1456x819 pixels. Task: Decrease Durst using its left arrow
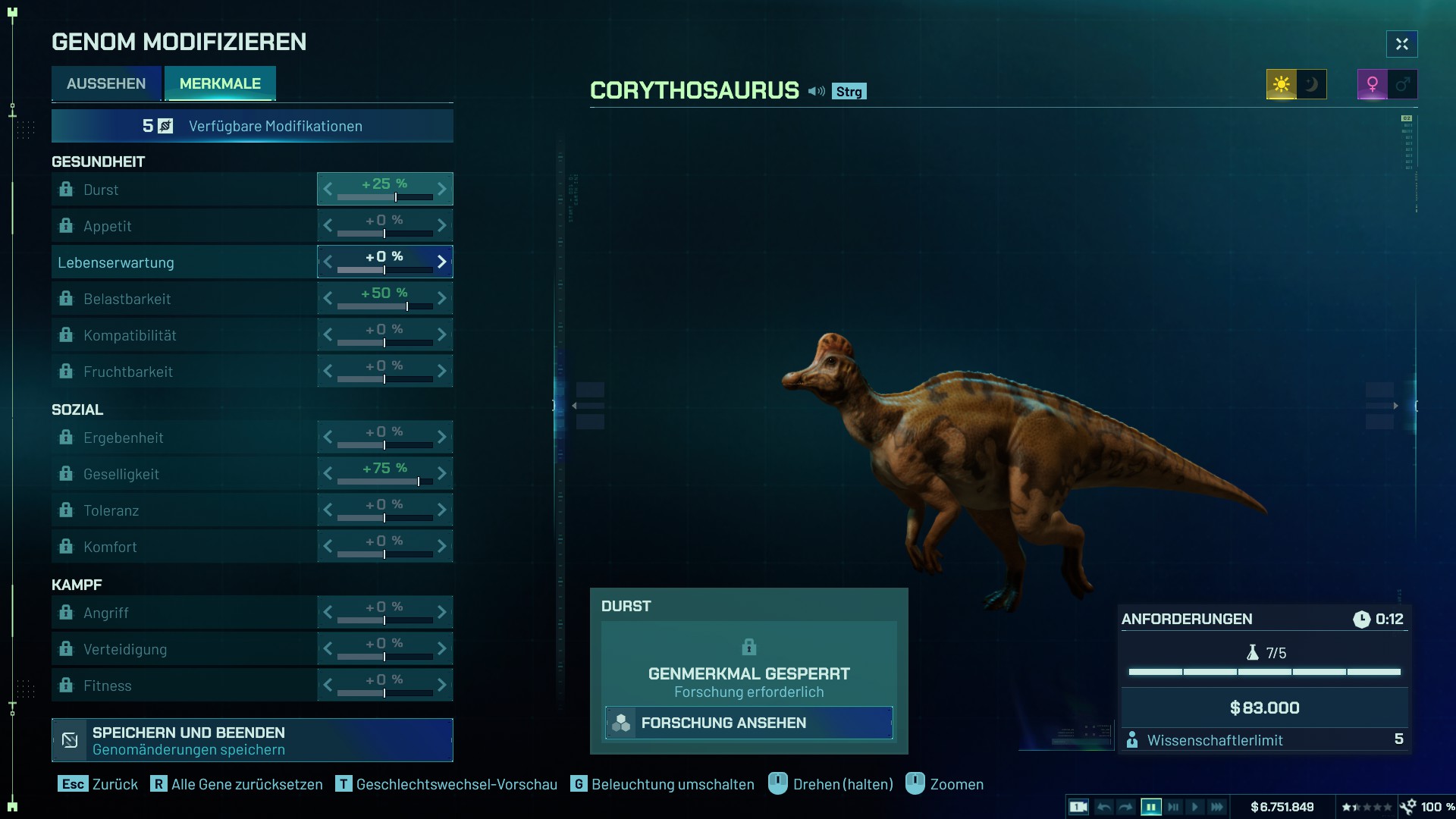point(328,189)
